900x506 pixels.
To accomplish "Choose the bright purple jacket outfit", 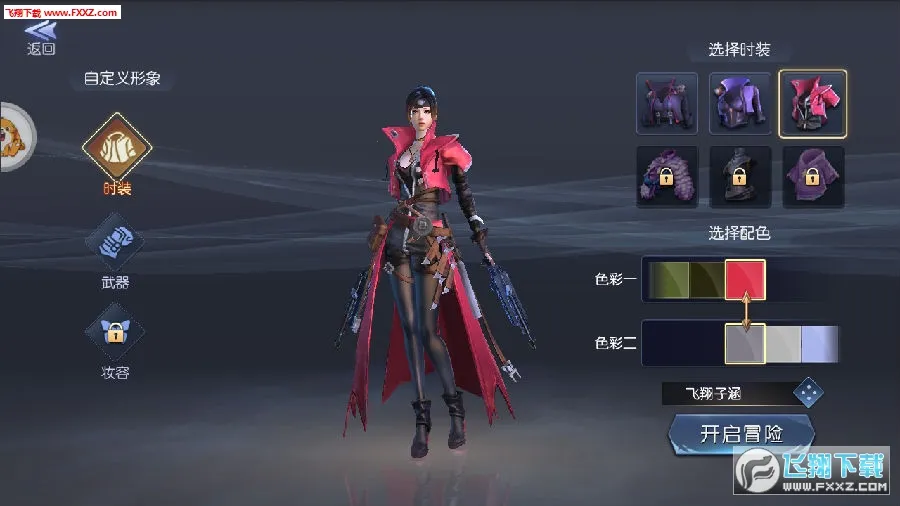I will pos(740,103).
